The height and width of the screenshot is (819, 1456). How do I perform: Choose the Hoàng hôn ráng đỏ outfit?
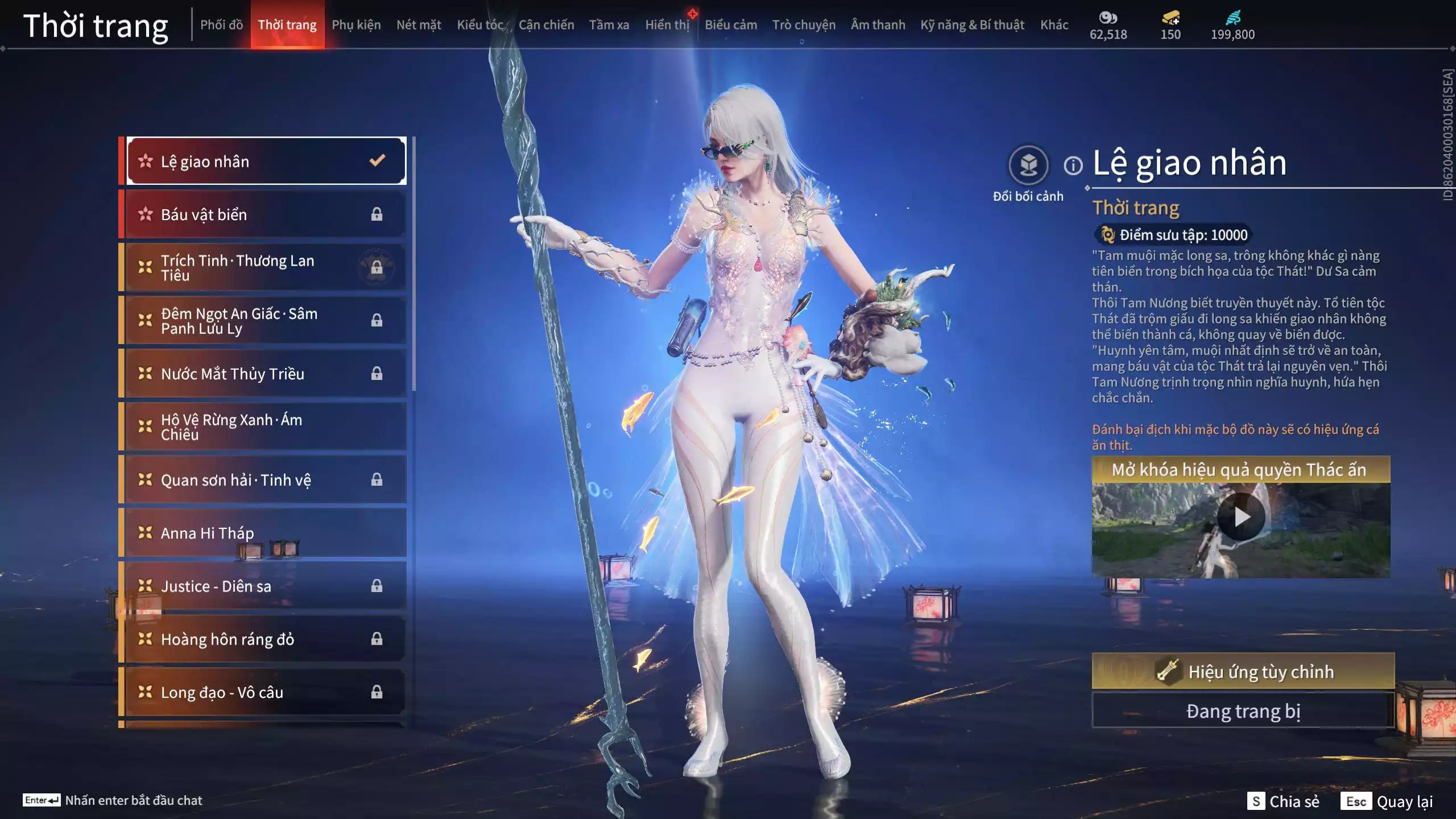click(265, 639)
